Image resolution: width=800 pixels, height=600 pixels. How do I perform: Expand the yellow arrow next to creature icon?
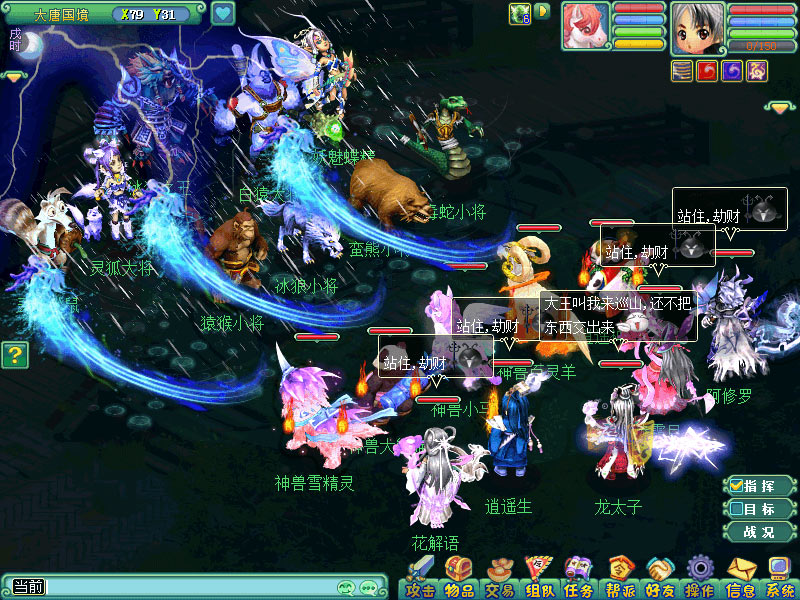tap(542, 12)
